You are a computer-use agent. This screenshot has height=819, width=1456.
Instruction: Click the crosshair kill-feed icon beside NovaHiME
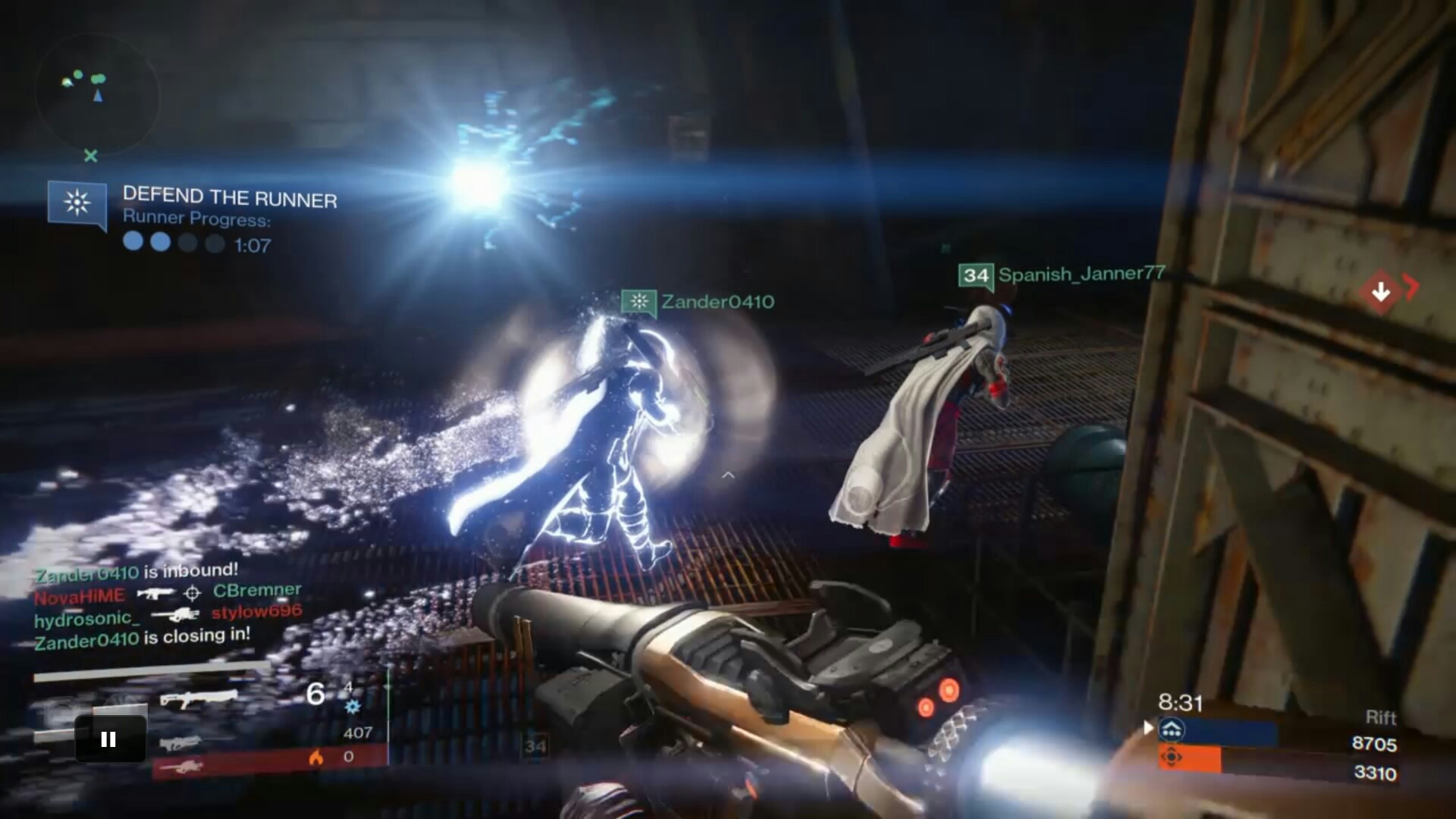point(192,594)
